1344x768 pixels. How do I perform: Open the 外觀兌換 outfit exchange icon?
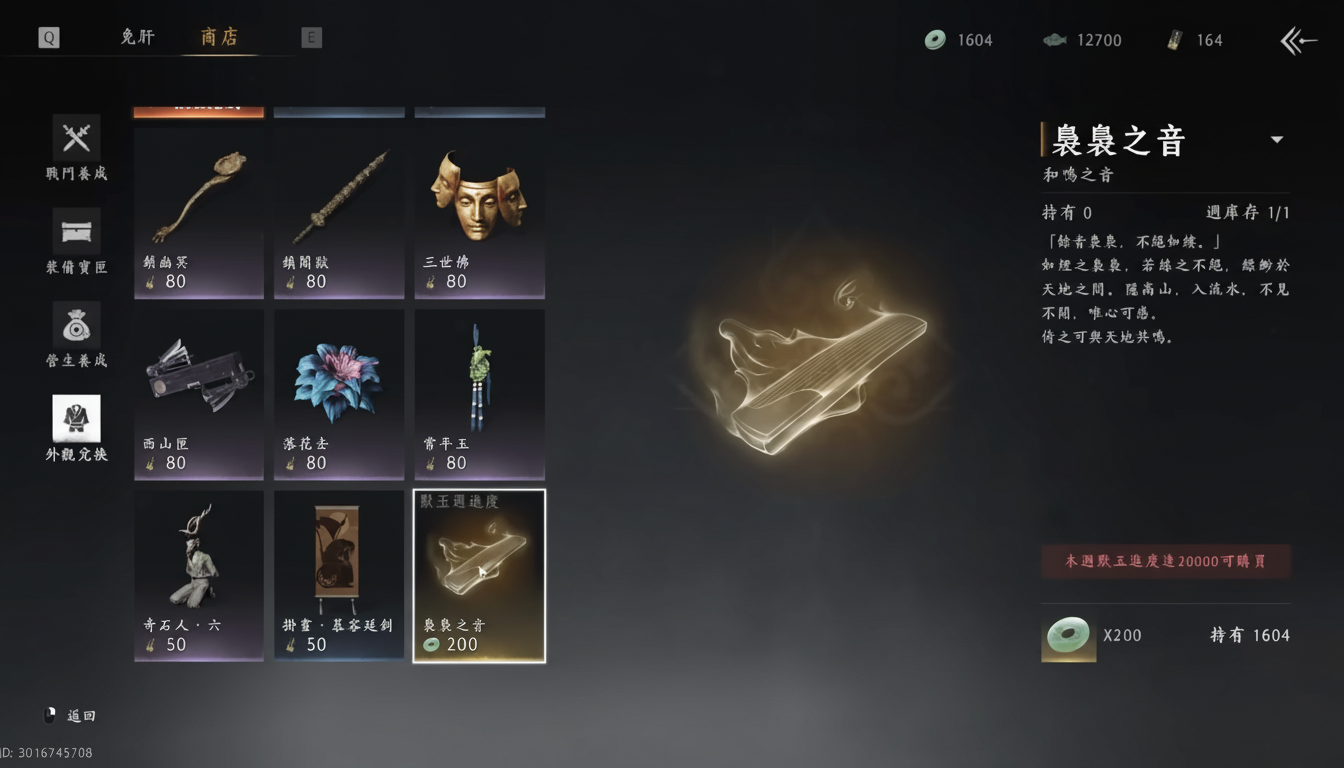pos(76,415)
